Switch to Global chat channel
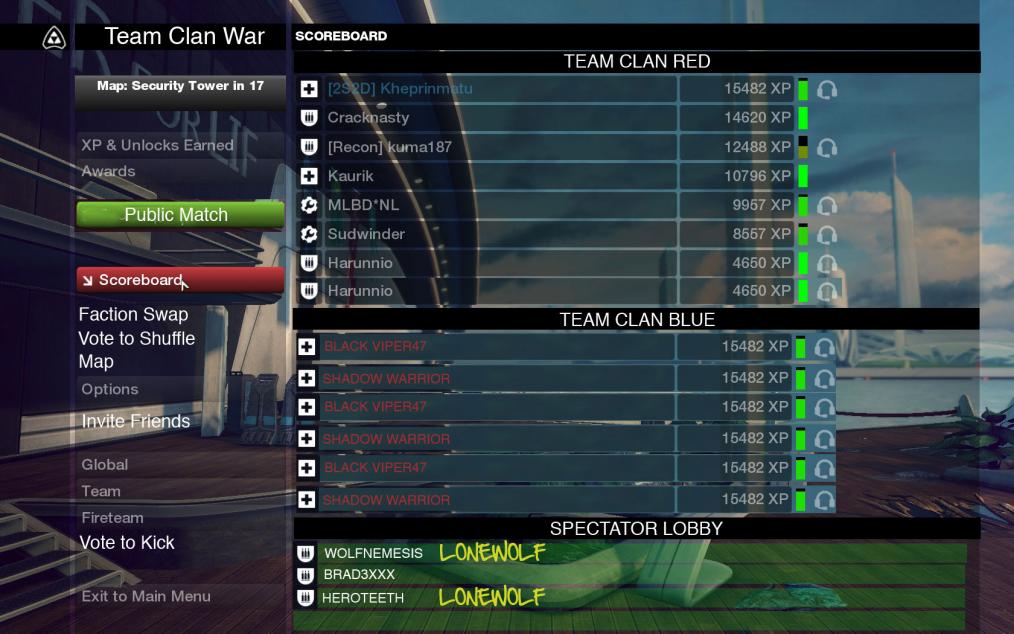The height and width of the screenshot is (634, 1014). coord(105,464)
